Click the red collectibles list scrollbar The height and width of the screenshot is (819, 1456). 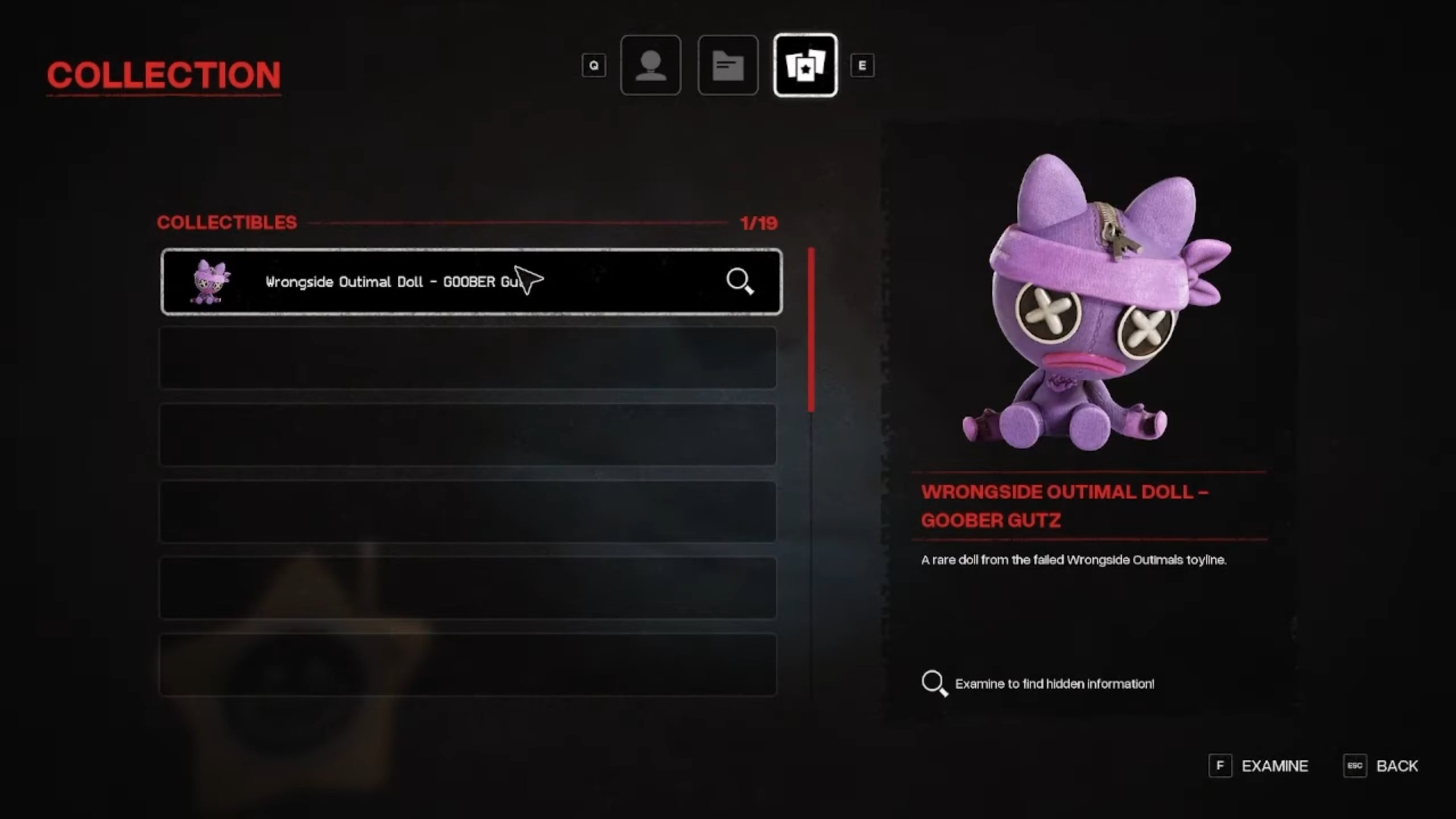811,329
